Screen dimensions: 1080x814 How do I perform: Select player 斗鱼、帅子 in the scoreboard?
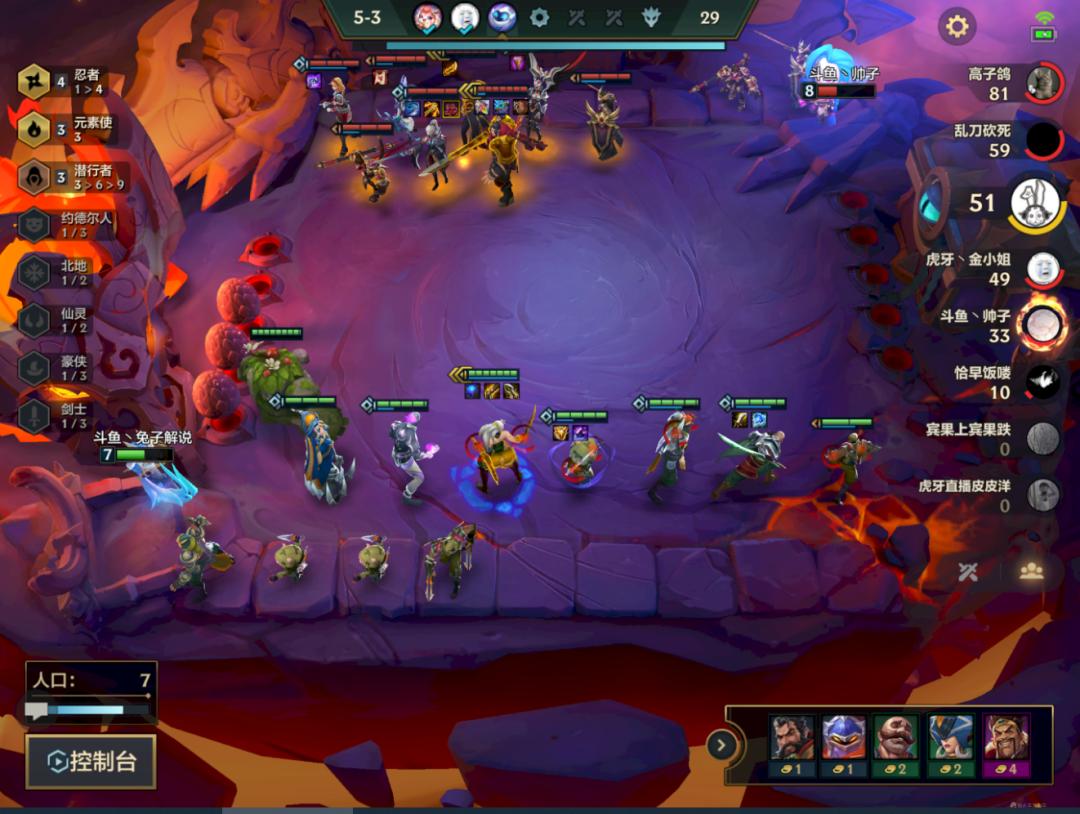1042,325
